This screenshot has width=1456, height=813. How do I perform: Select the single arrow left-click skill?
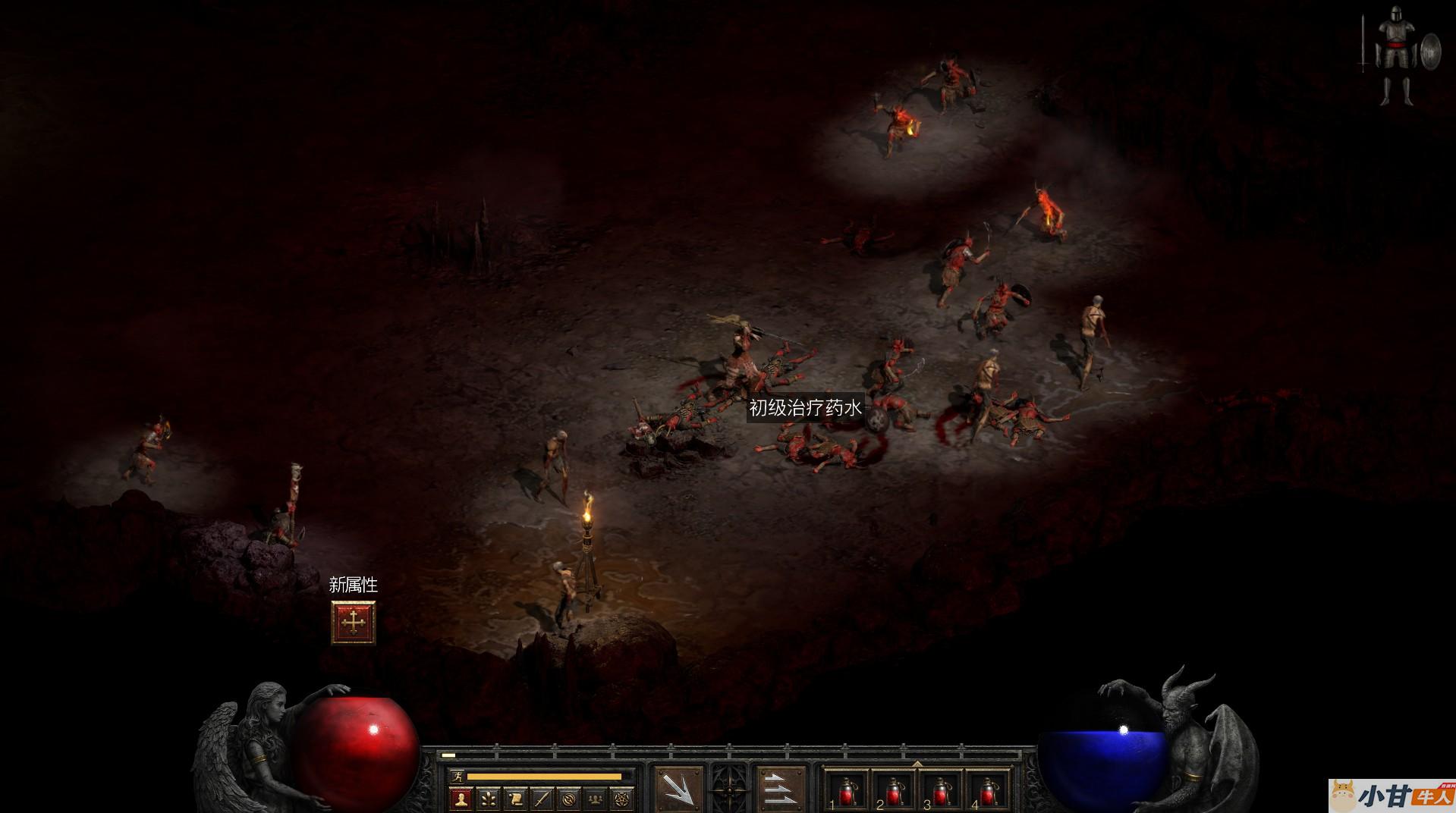(678, 790)
